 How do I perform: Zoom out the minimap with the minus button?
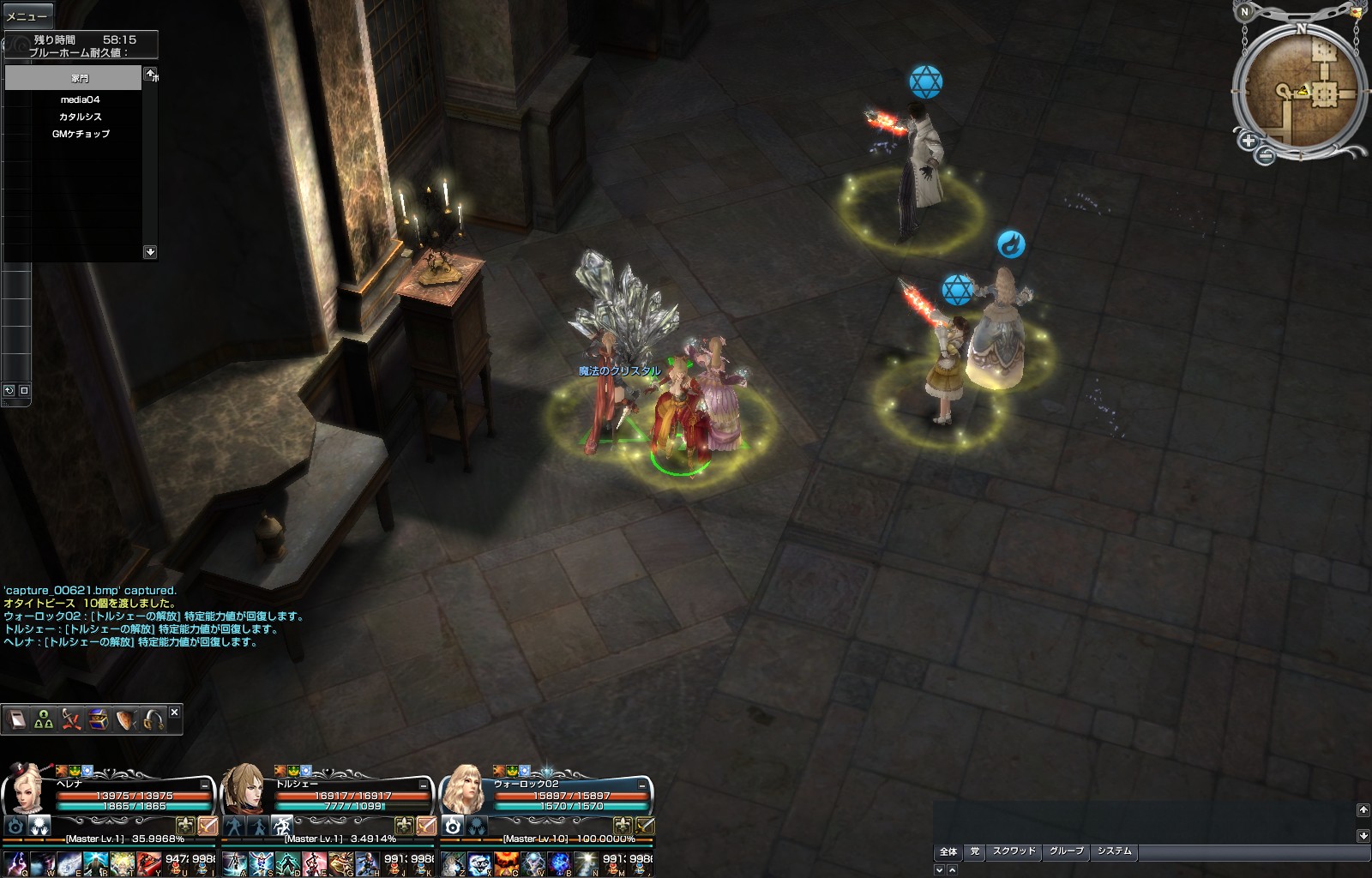point(1266,155)
